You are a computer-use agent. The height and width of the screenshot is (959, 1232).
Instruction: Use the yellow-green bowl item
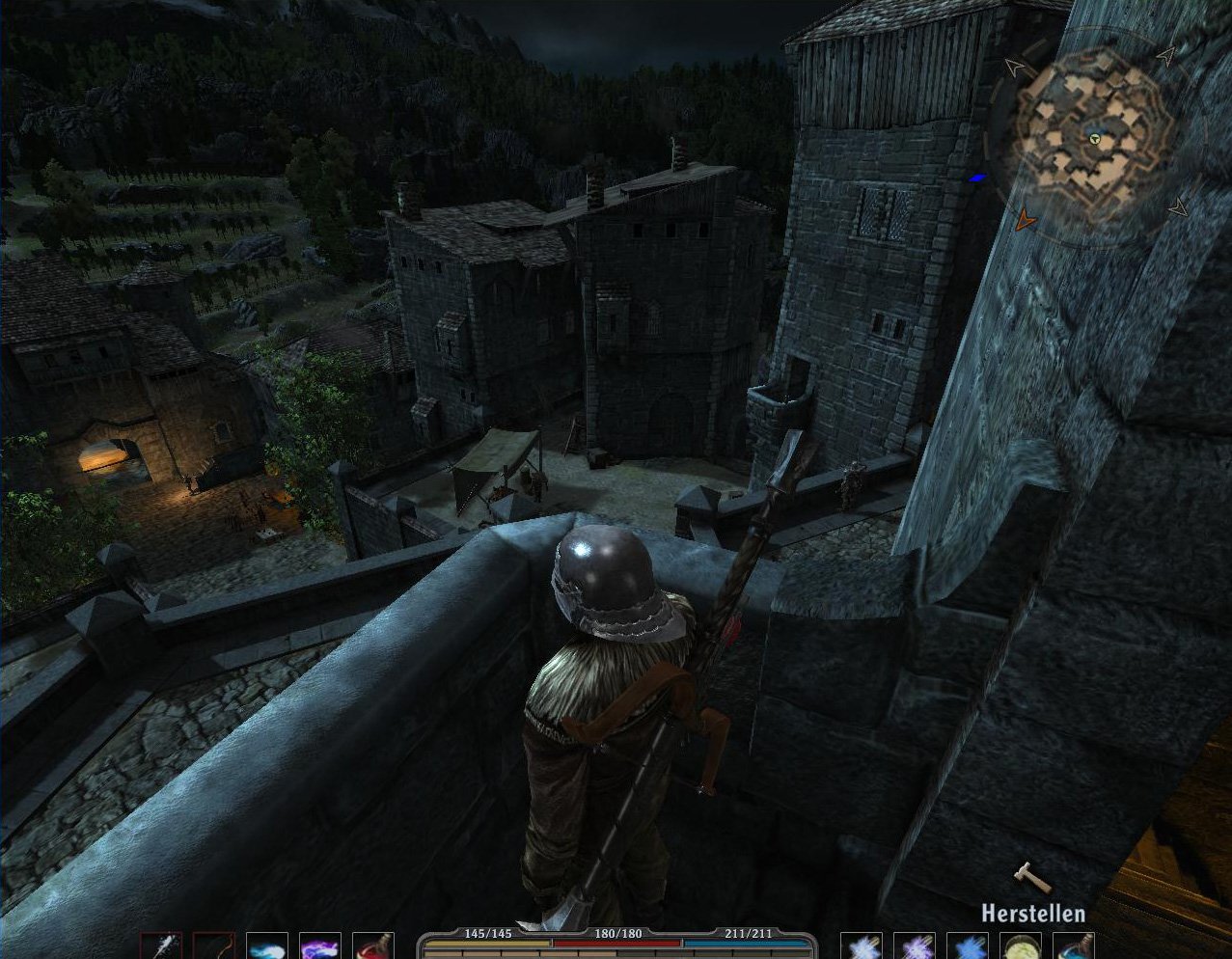click(x=1020, y=946)
